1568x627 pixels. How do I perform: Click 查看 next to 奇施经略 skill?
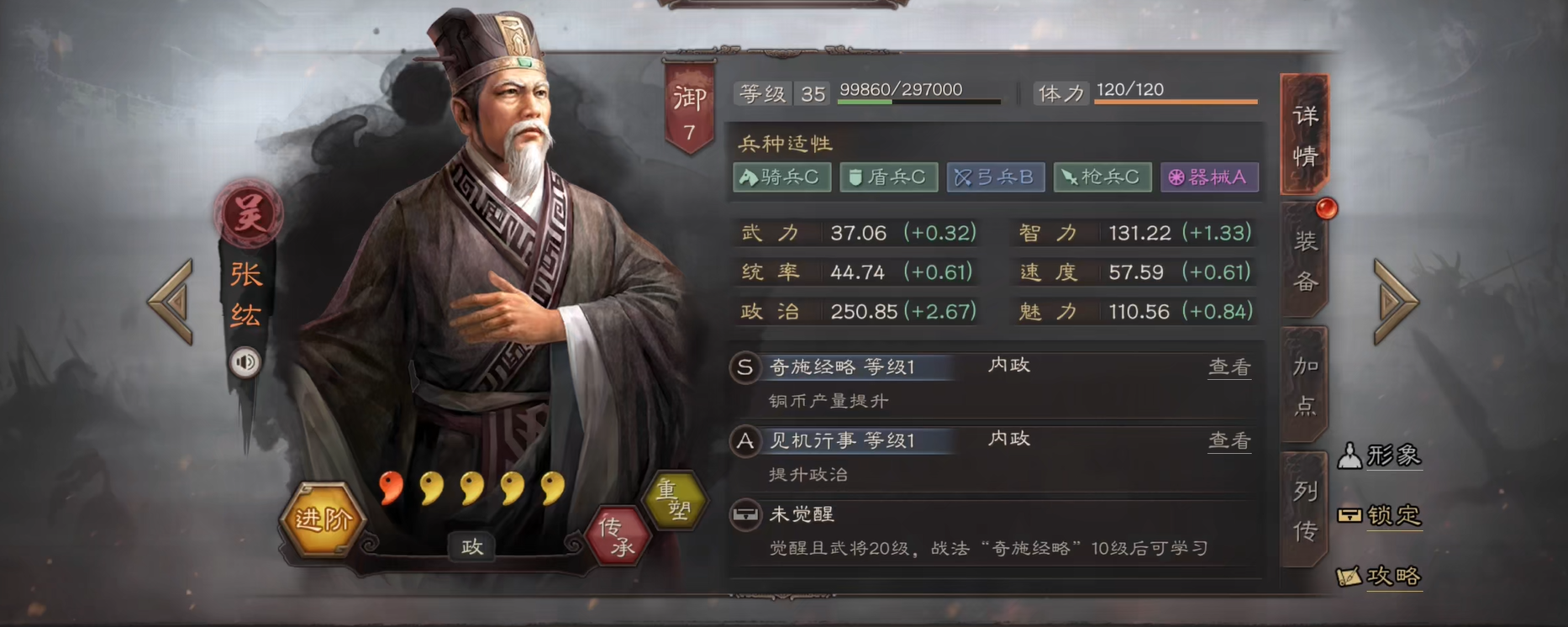coord(1229,367)
